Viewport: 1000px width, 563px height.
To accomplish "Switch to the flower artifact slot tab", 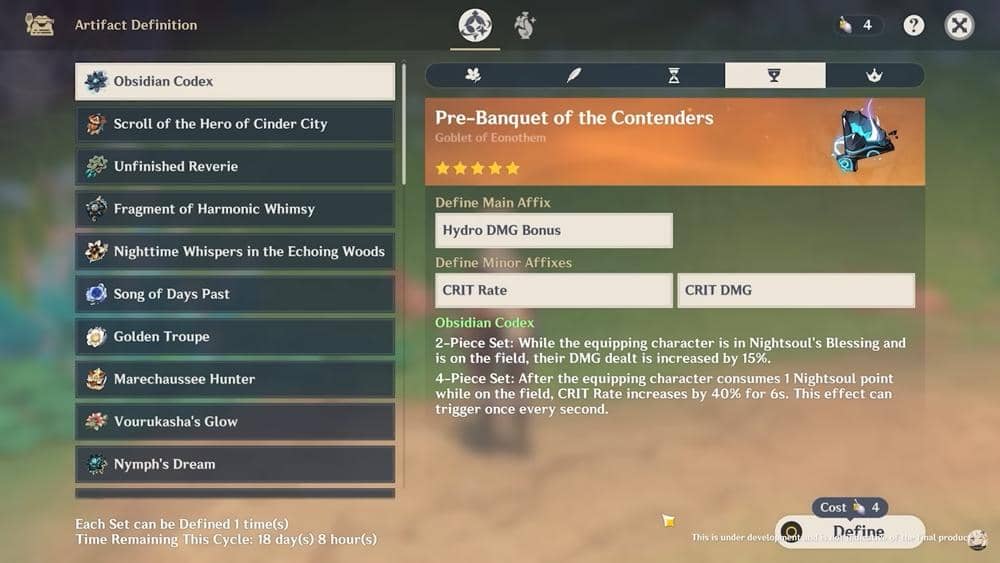I will (474, 75).
